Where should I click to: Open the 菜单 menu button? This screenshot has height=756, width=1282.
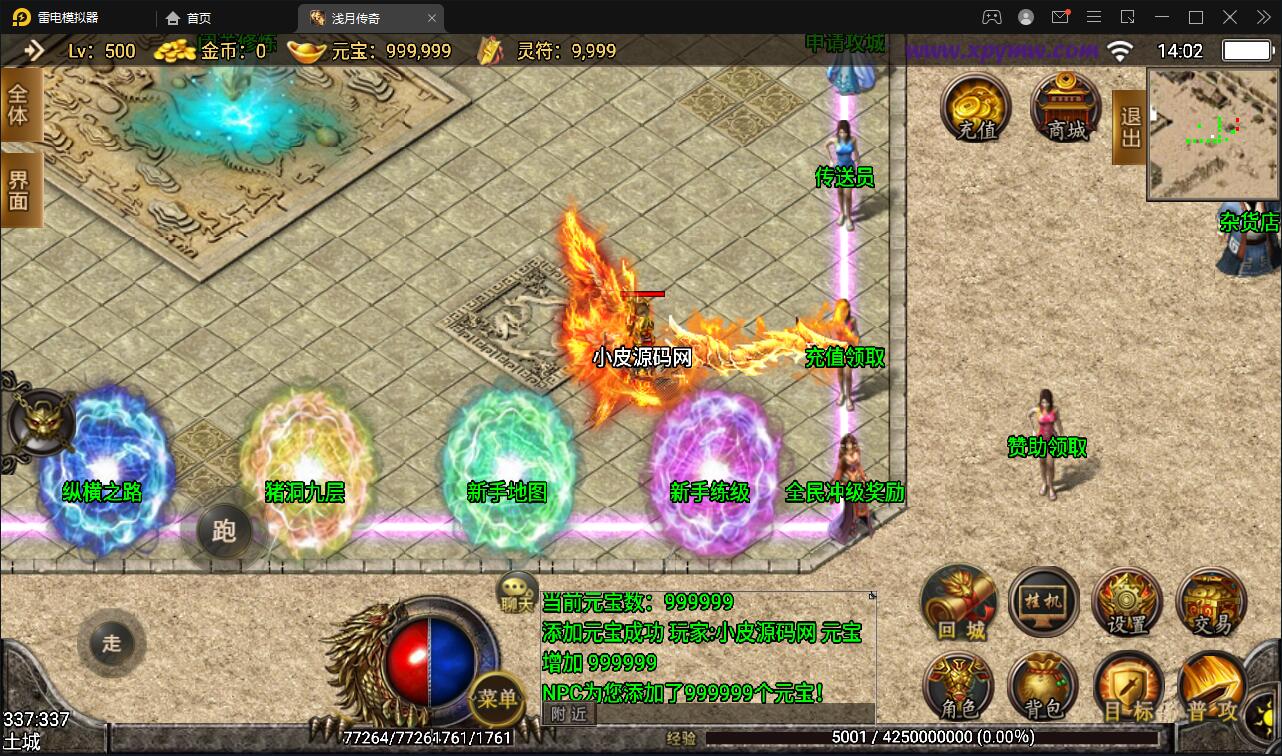pos(496,698)
